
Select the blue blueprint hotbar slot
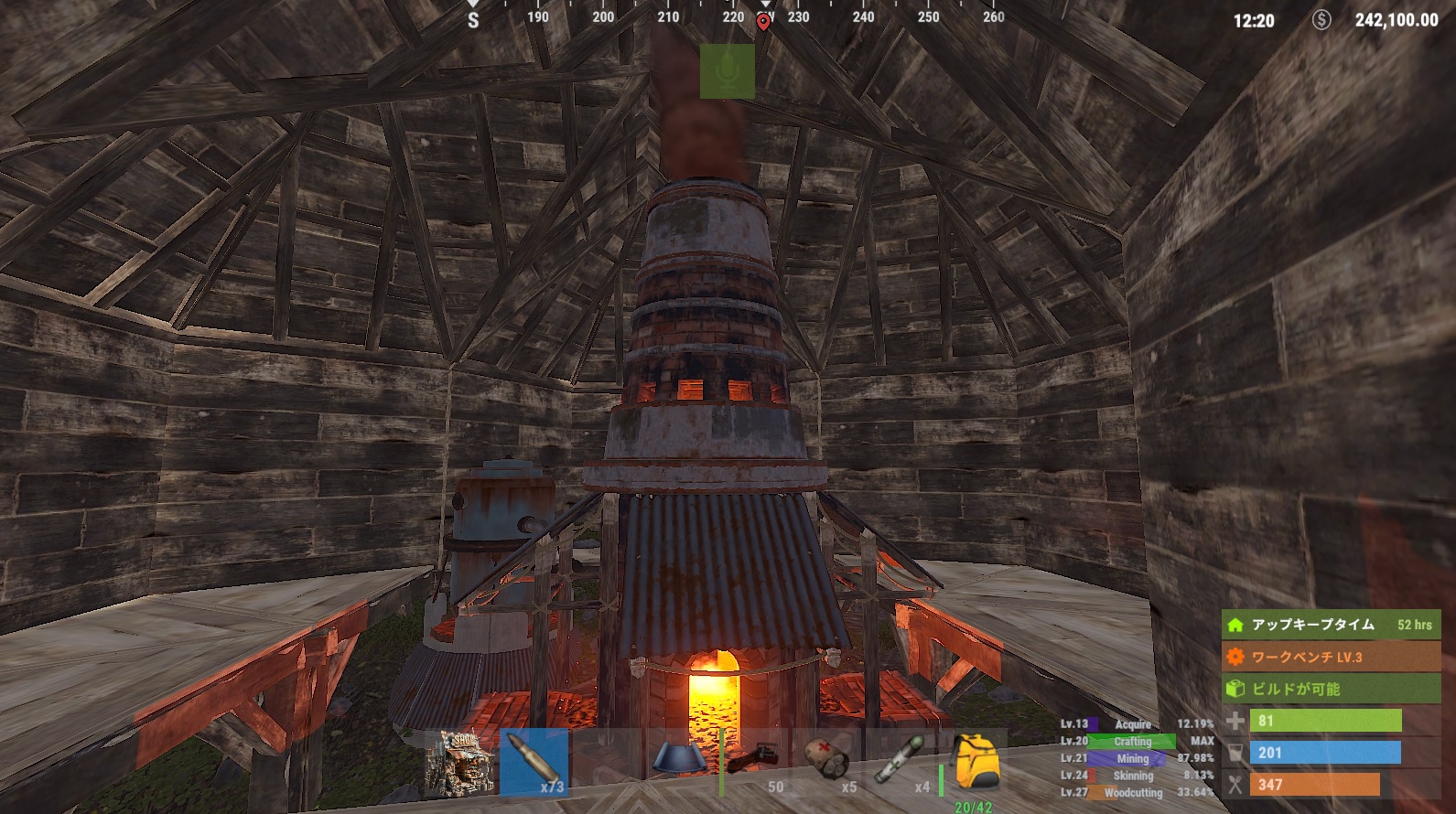(x=679, y=761)
